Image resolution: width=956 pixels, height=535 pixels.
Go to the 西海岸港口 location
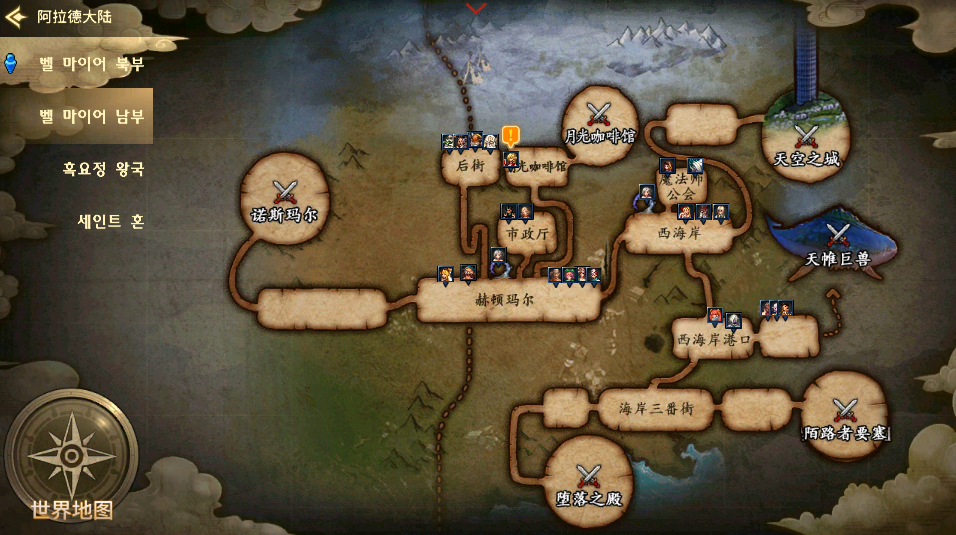714,340
